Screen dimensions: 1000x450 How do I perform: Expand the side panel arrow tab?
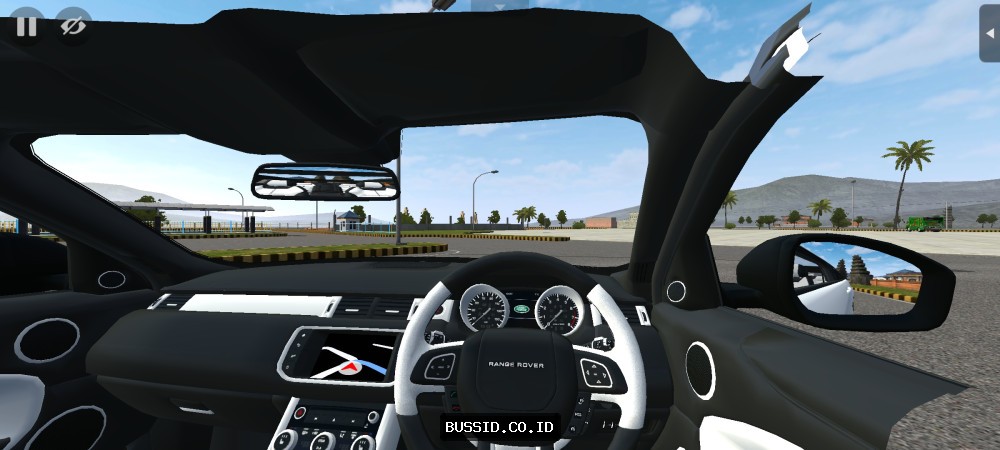click(989, 31)
